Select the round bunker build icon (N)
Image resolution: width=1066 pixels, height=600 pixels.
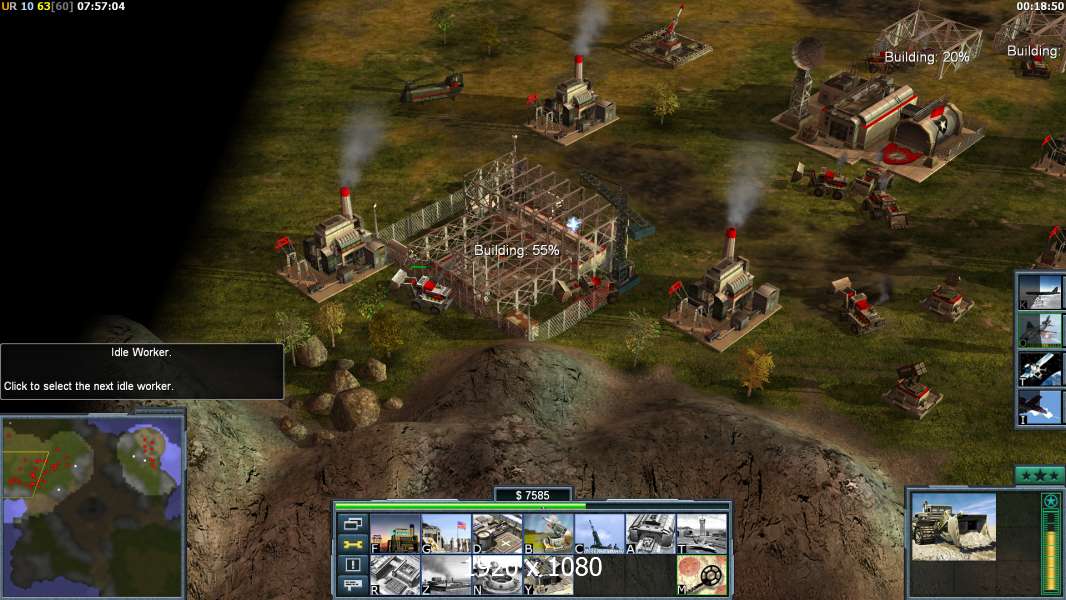click(497, 575)
